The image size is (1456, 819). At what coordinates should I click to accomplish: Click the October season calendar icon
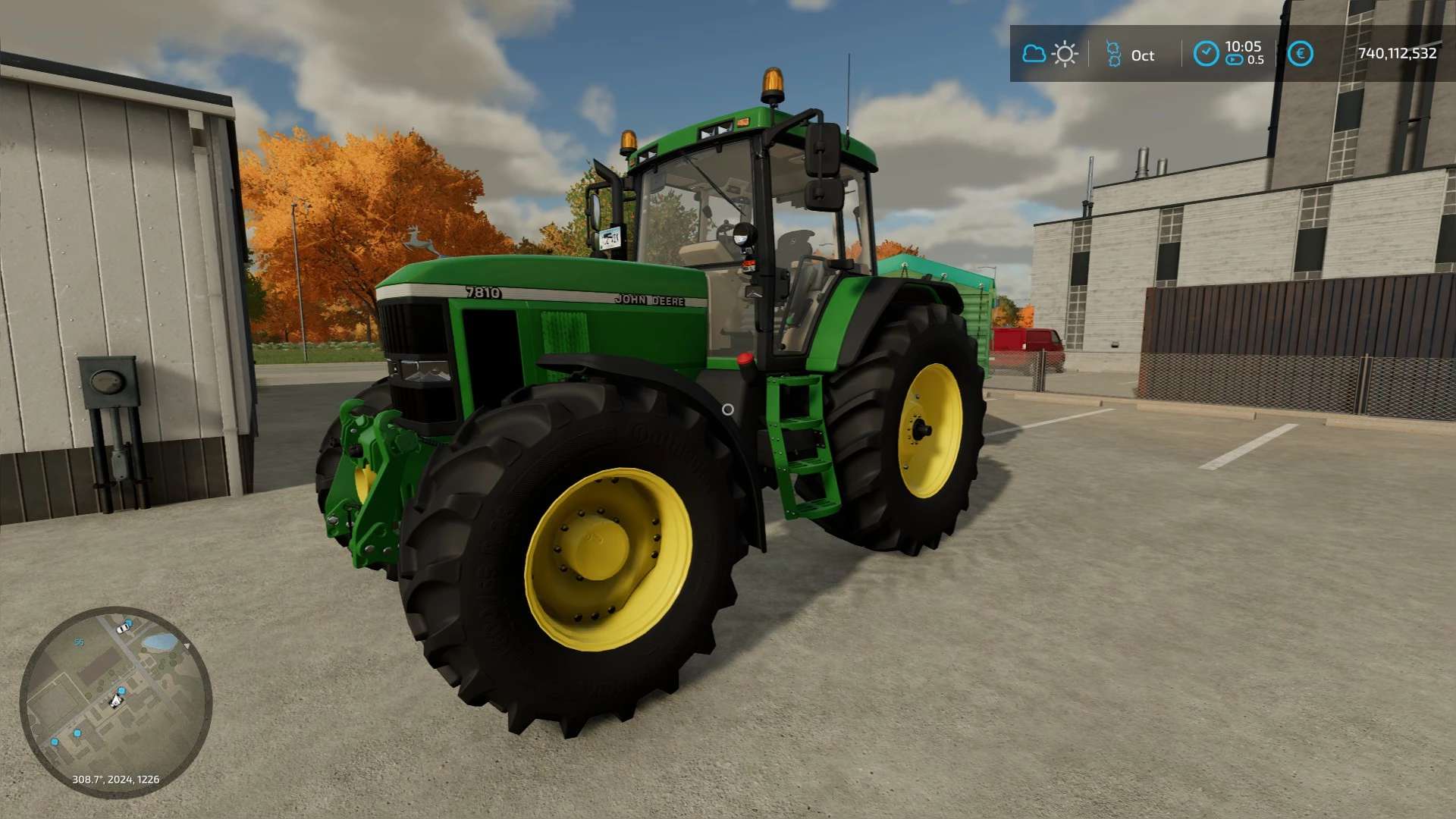point(1113,54)
